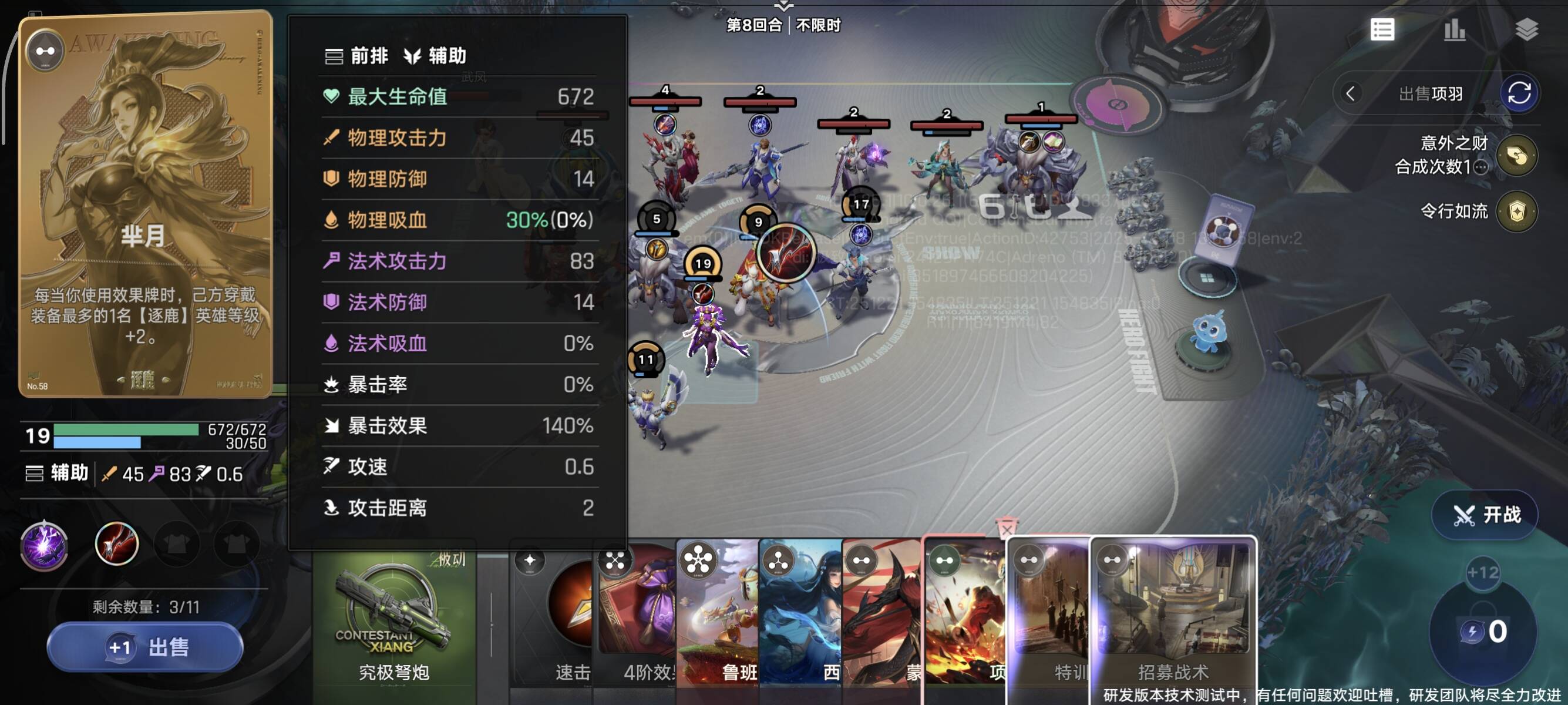Choose the 招募战术 card
The image size is (1568, 705).
point(1173,615)
